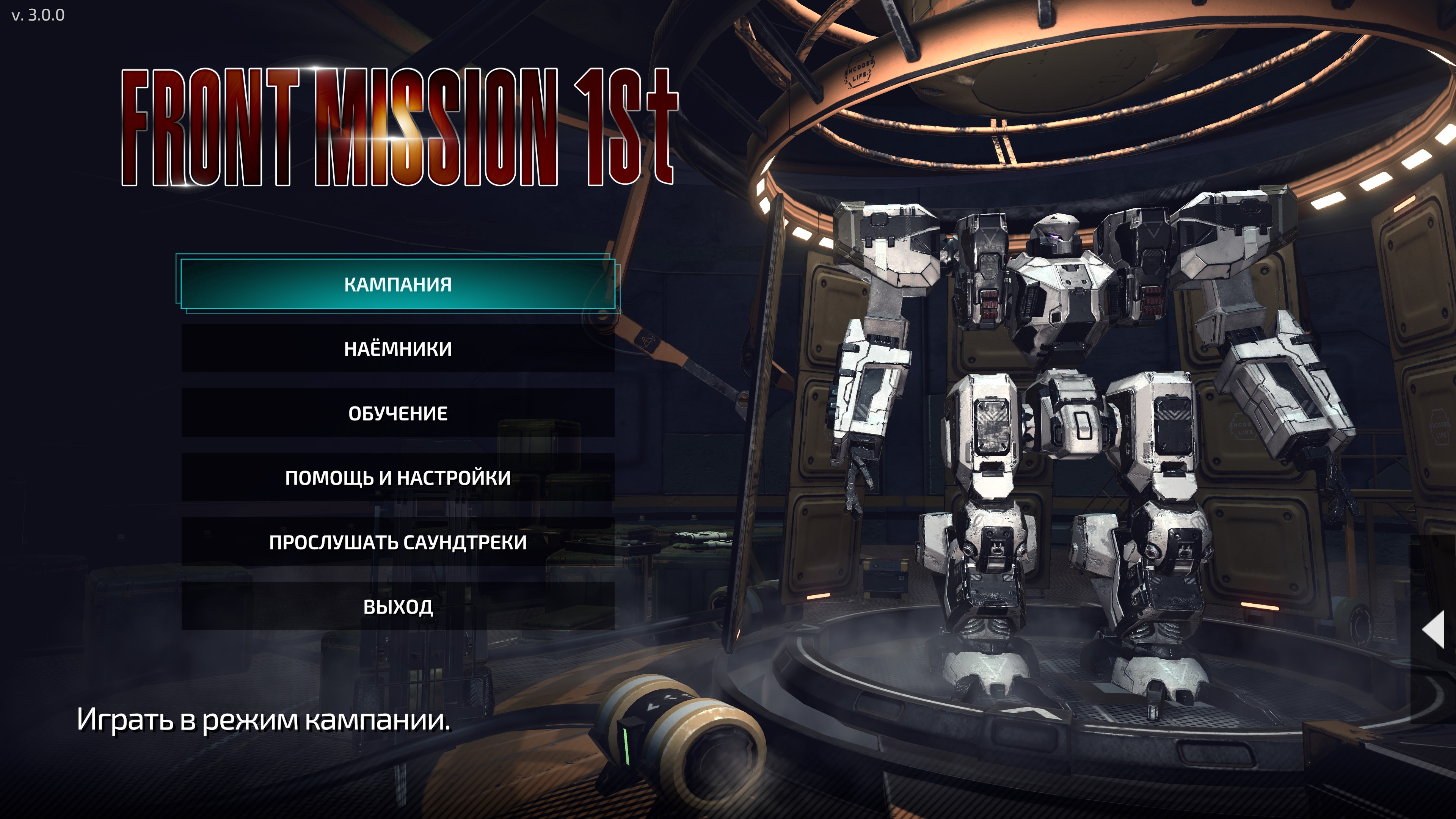Image resolution: width=1456 pixels, height=819 pixels.
Task: Open ПОМОЩЬ И НАСТРОЙКИ
Action: pos(397,478)
